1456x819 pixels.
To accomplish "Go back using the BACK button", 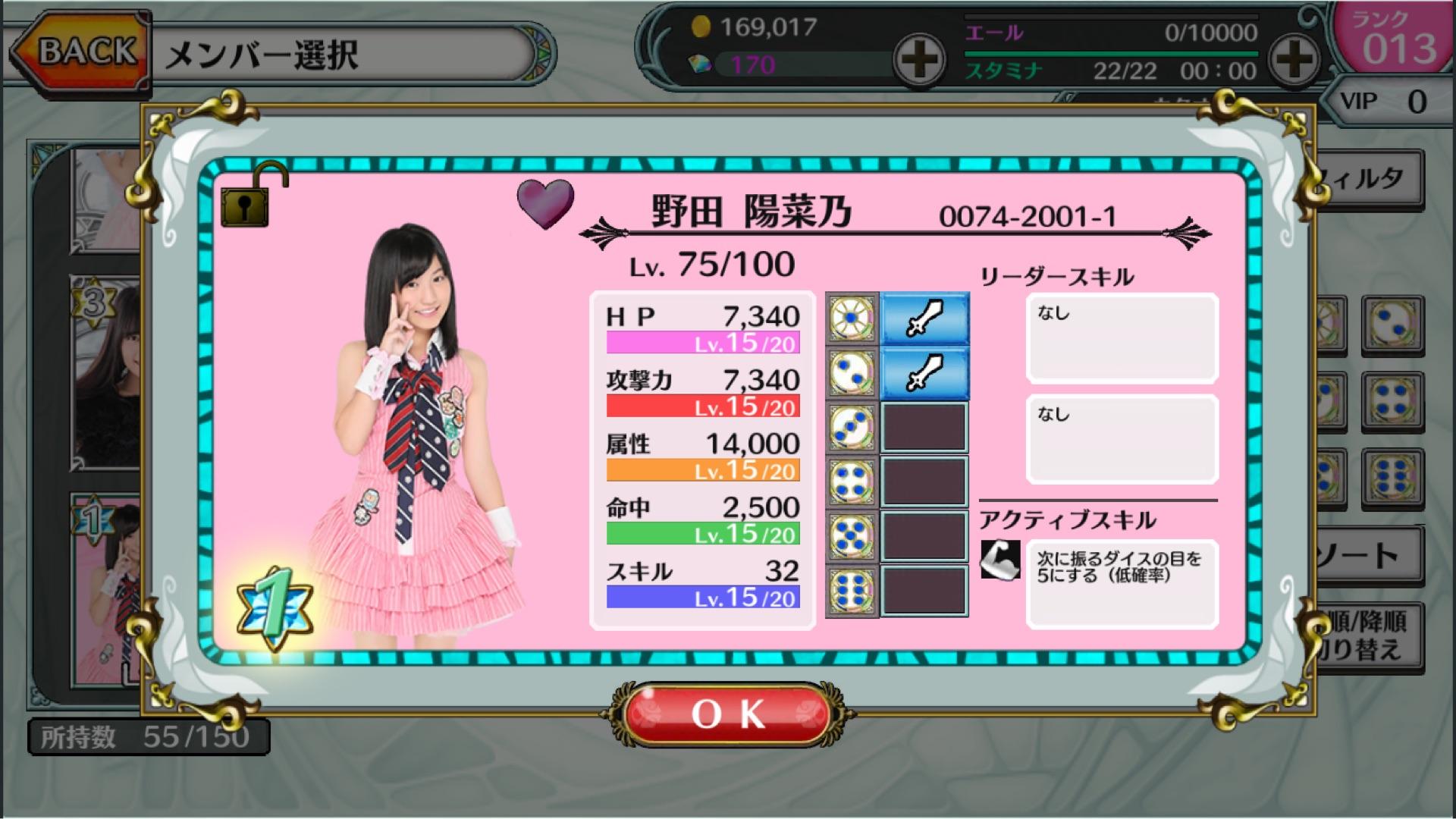I will pos(80,52).
